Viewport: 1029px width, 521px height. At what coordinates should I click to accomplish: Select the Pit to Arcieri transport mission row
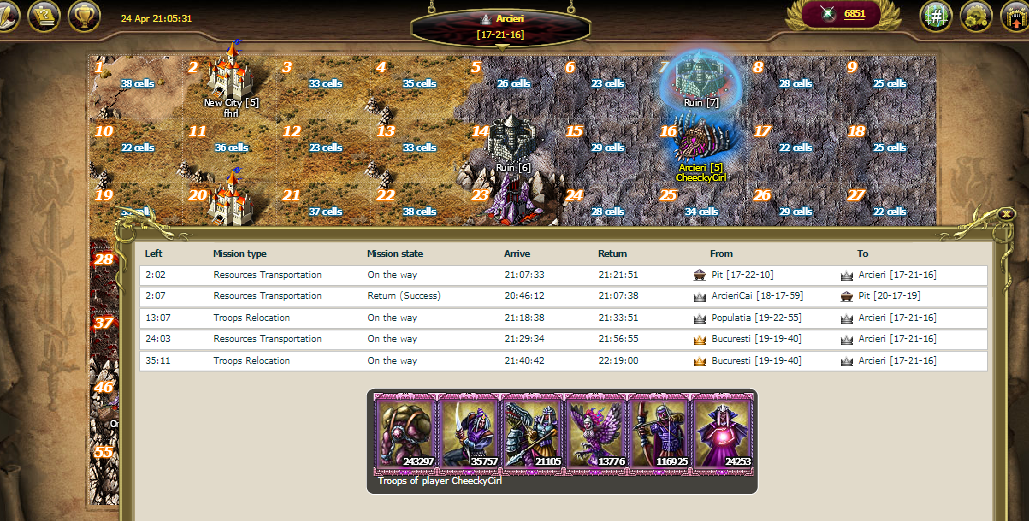(x=563, y=275)
